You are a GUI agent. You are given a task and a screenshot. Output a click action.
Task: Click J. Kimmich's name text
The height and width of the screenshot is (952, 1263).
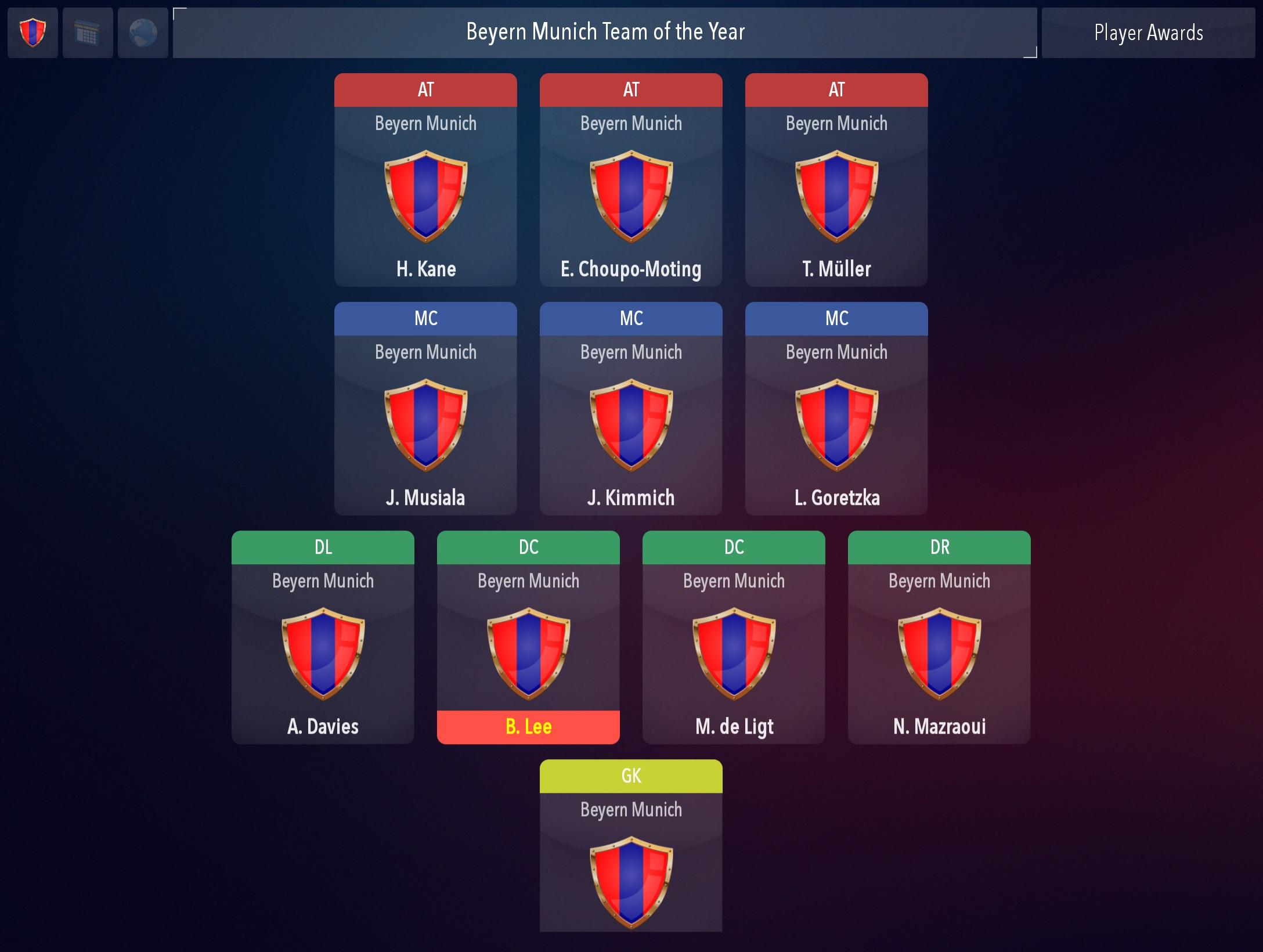point(631,497)
